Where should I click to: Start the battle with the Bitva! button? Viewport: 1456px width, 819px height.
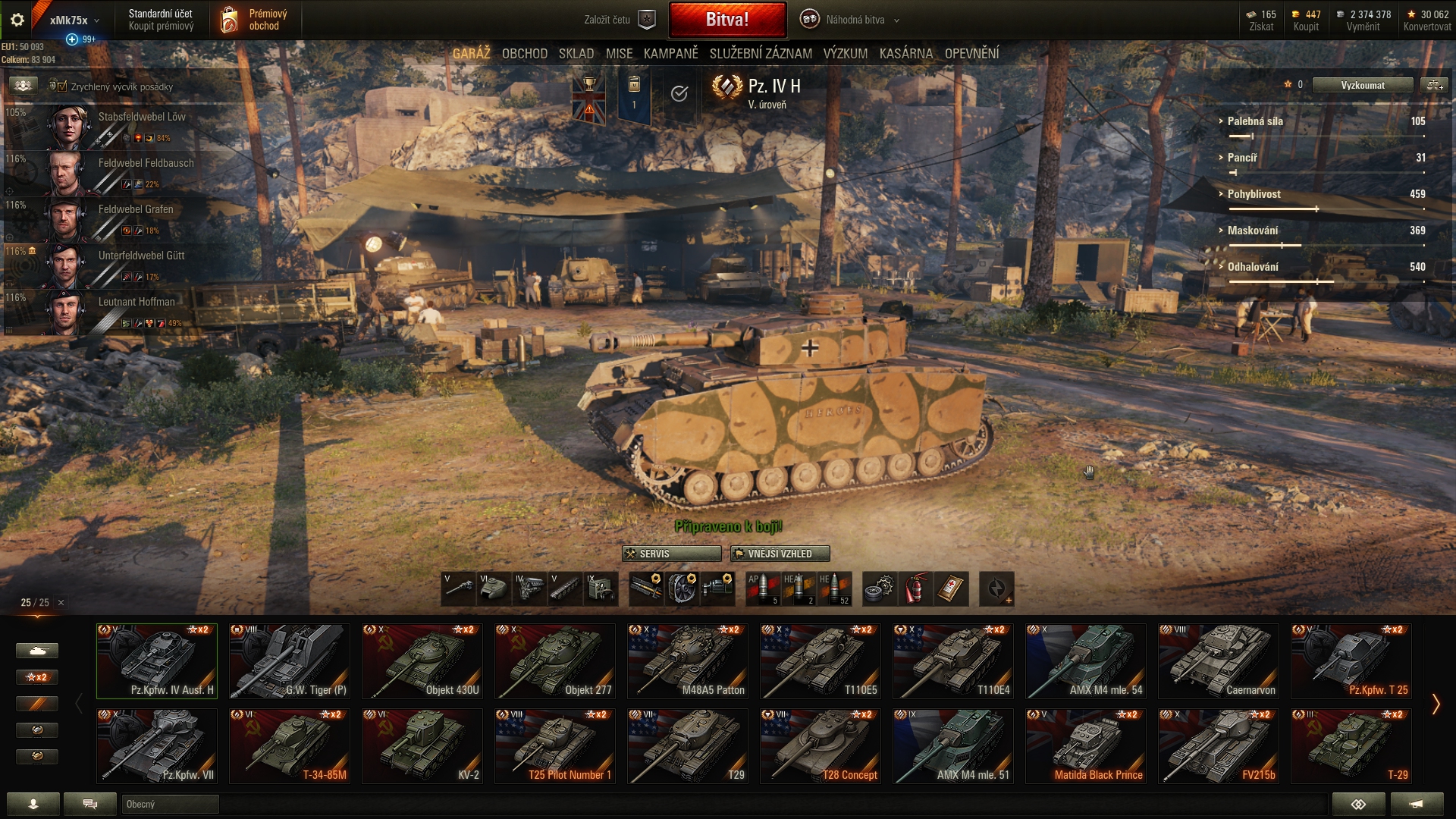pyautogui.click(x=727, y=20)
